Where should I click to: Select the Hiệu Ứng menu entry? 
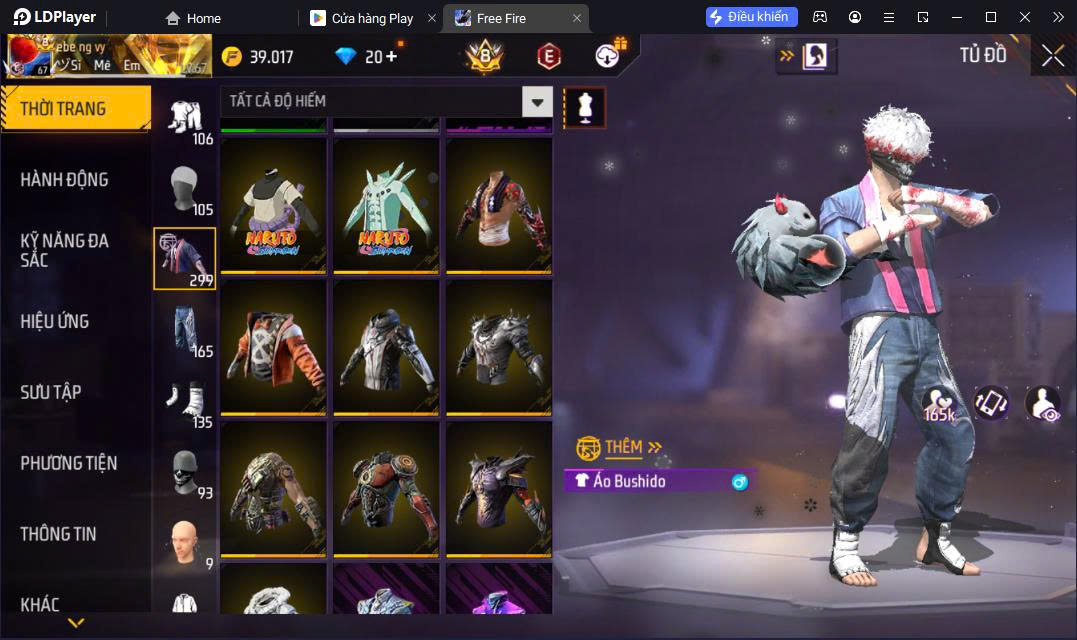55,322
